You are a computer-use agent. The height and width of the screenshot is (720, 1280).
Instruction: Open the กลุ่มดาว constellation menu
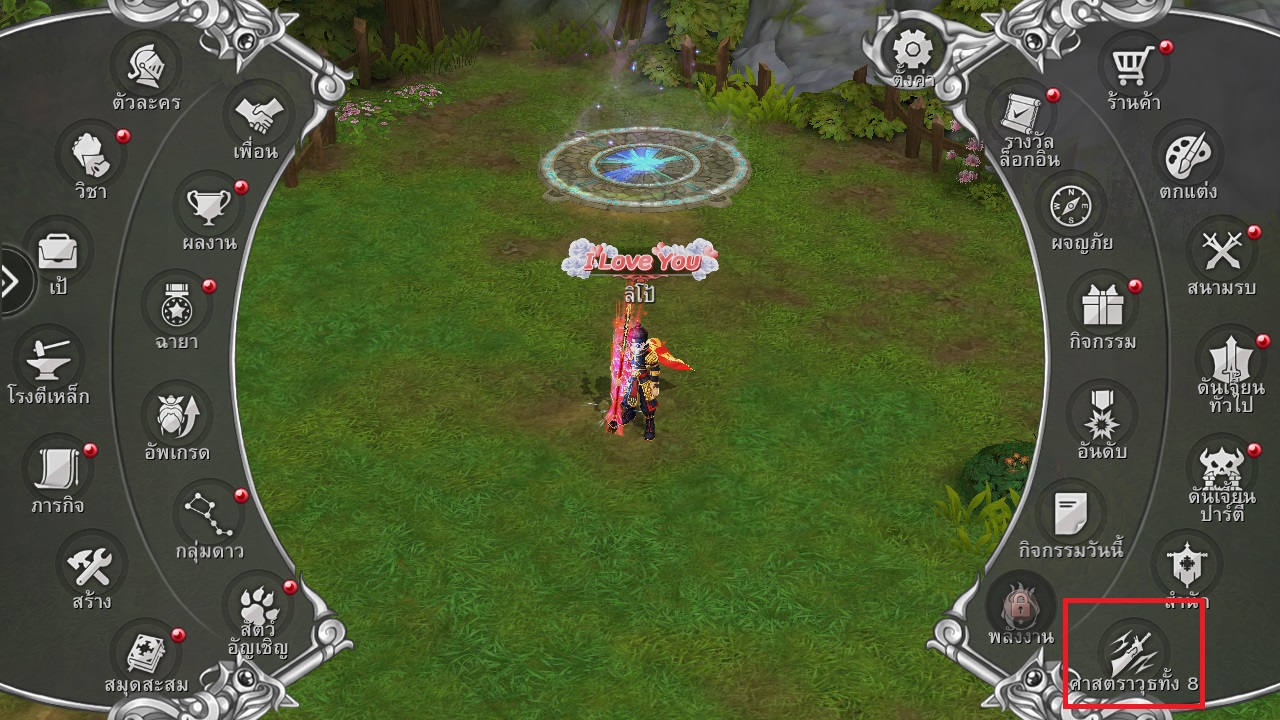pyautogui.click(x=209, y=513)
